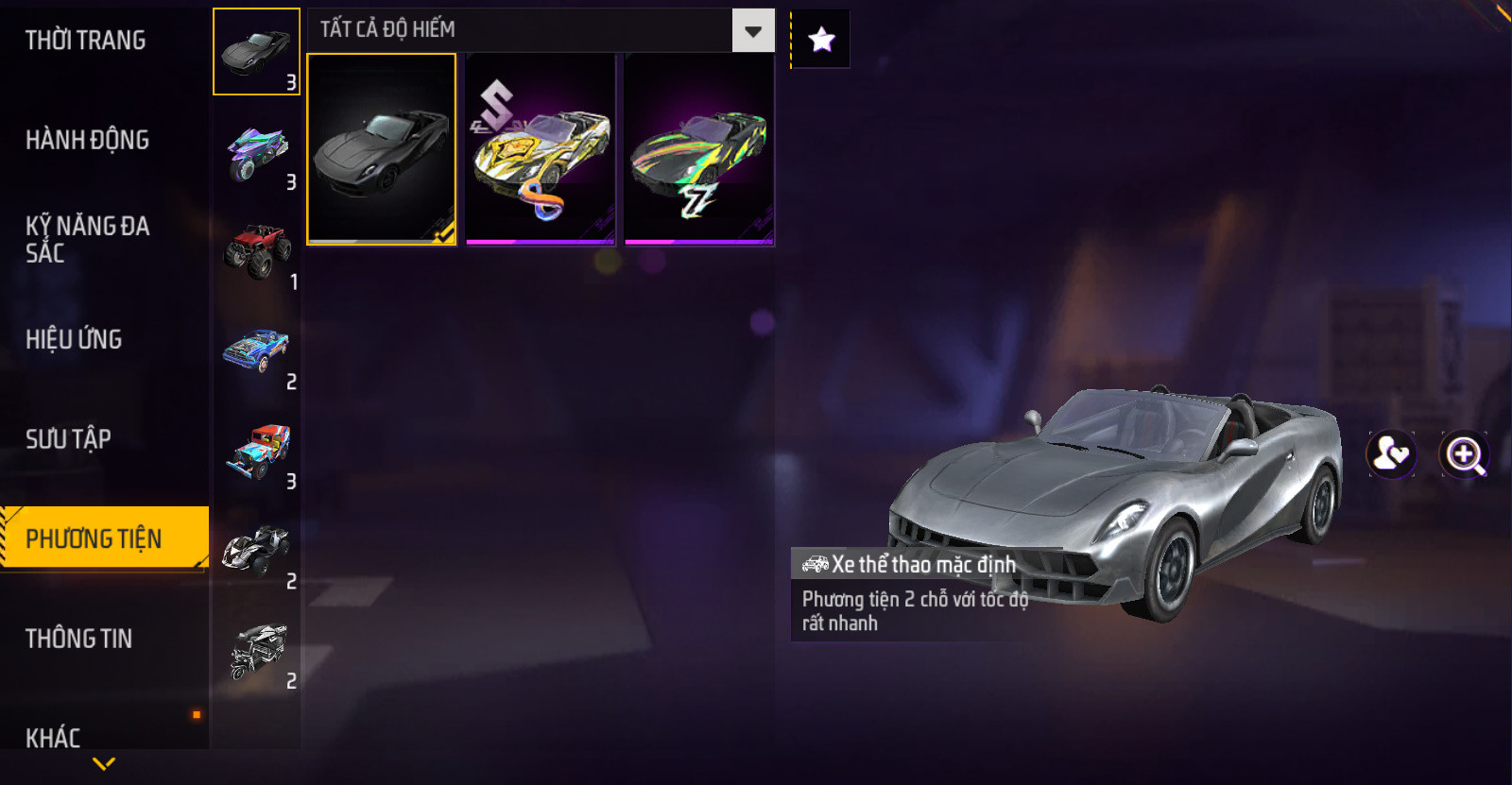Go to the Sưu Tập tab
The height and width of the screenshot is (785, 1512).
tap(68, 438)
